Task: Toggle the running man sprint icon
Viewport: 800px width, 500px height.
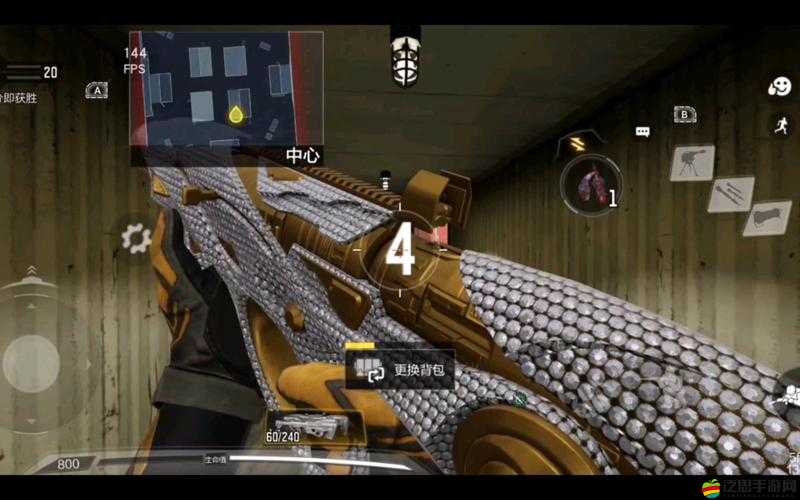Action: click(x=779, y=124)
